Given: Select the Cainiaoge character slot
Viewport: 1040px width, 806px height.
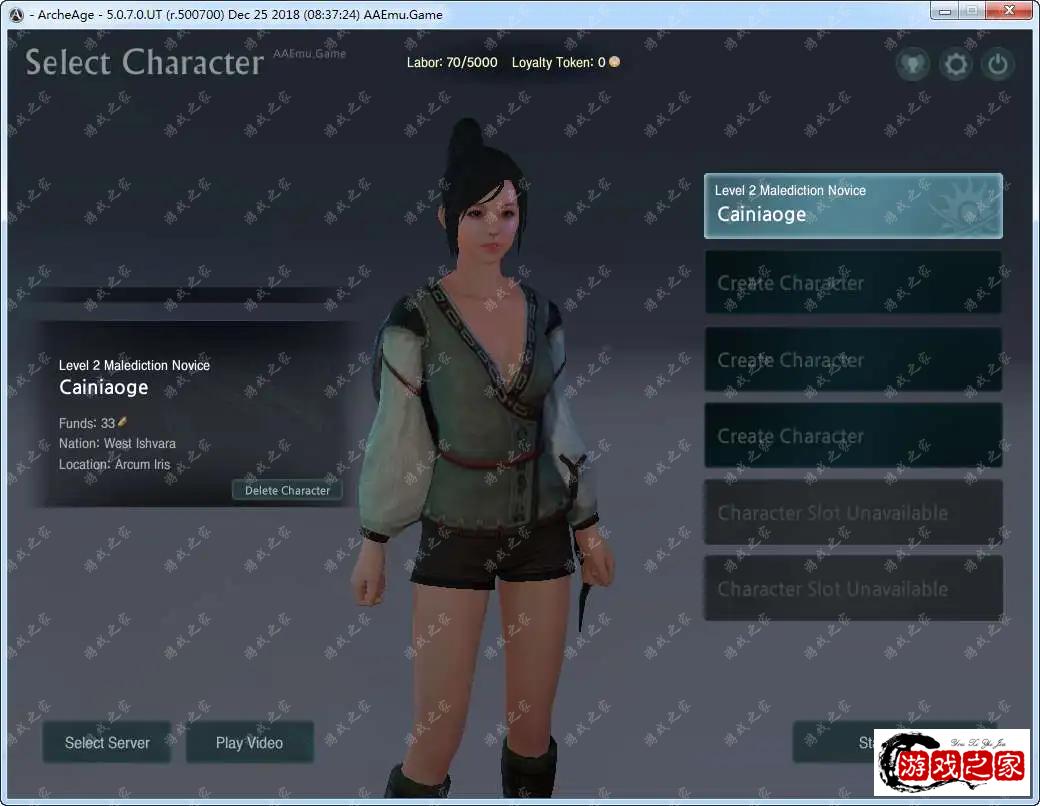Looking at the screenshot, I should click(853, 206).
